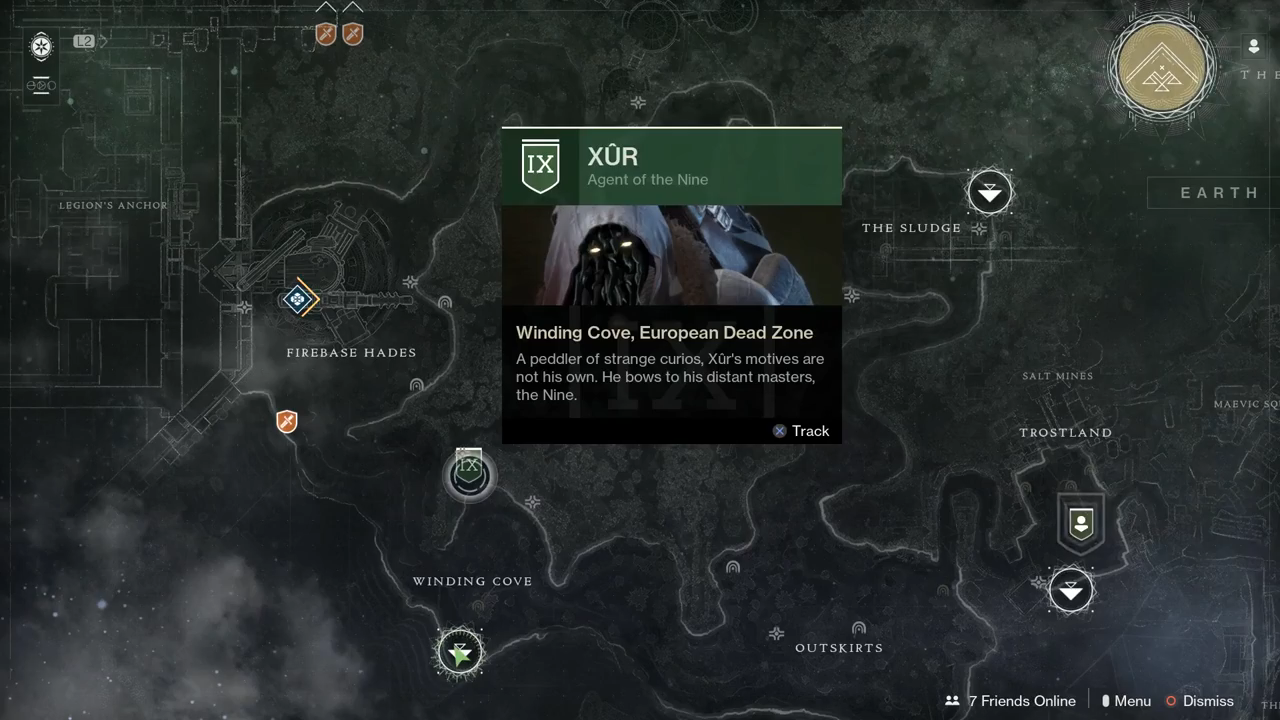The image size is (1280, 720).
Task: Select the landing zone near The Sludge
Action: tap(990, 191)
